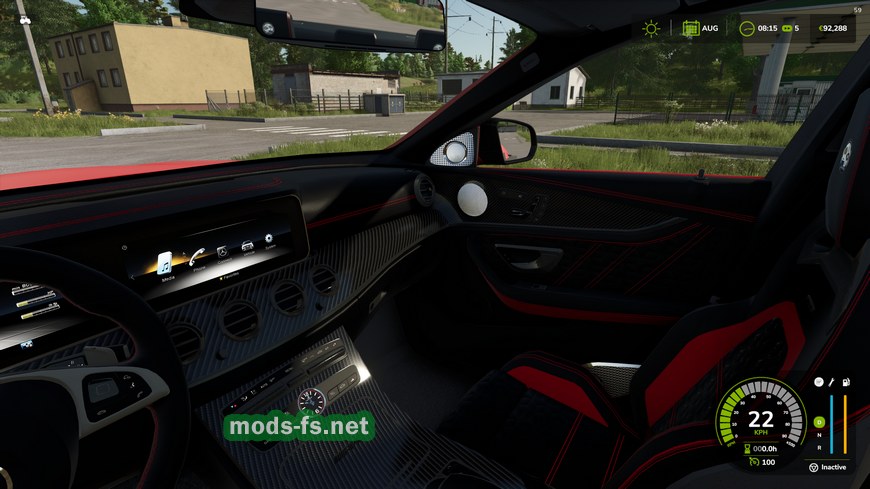Screen dimensions: 870x489
Task: Toggle the cruise control speed icon
Action: 752,462
